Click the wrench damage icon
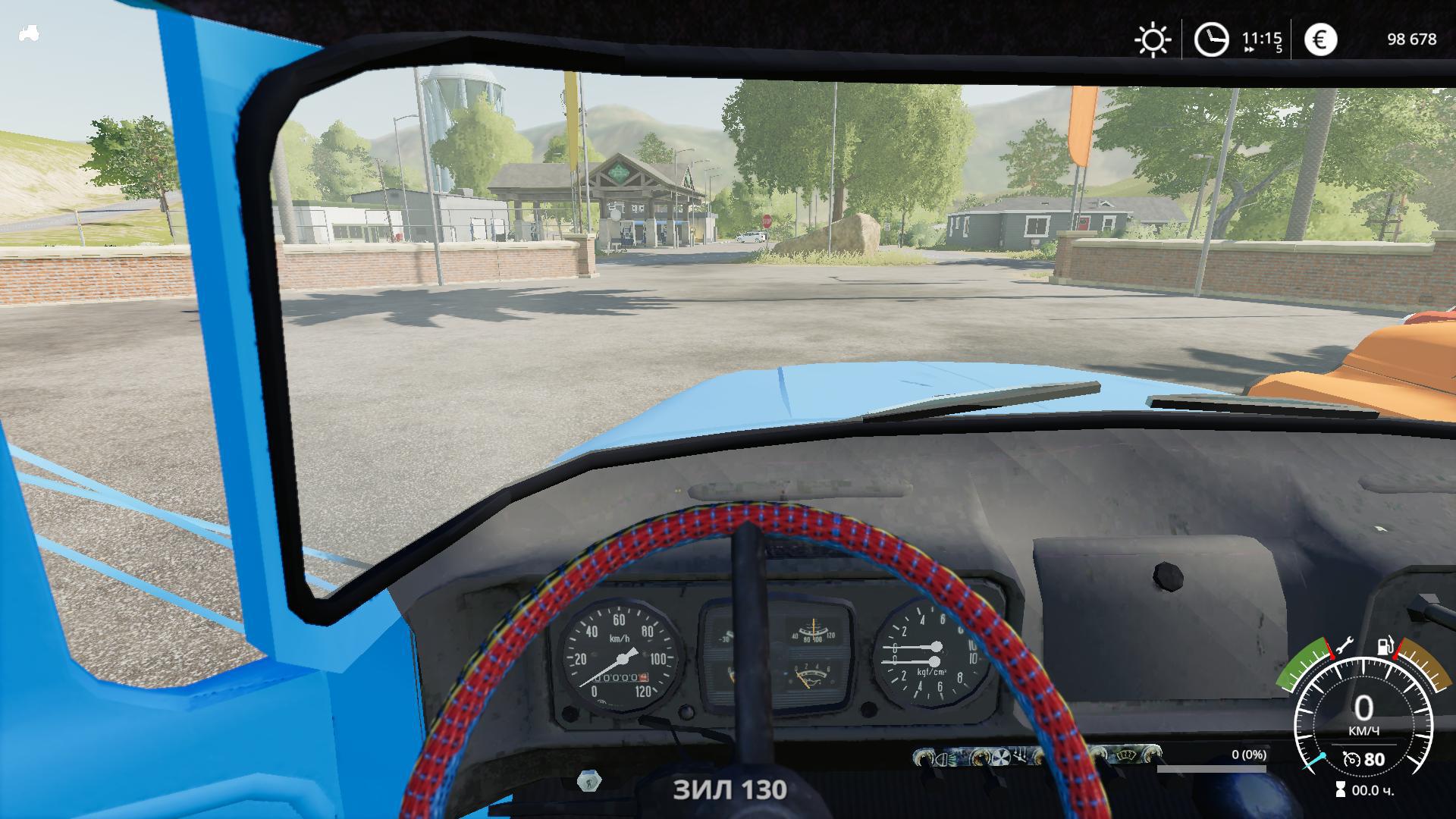The width and height of the screenshot is (1456, 819). (1344, 646)
